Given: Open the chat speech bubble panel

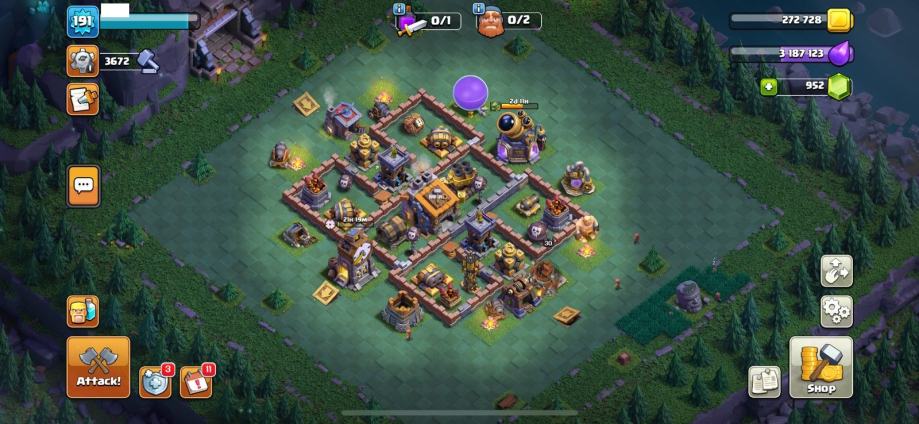Looking at the screenshot, I should pyautogui.click(x=83, y=185).
